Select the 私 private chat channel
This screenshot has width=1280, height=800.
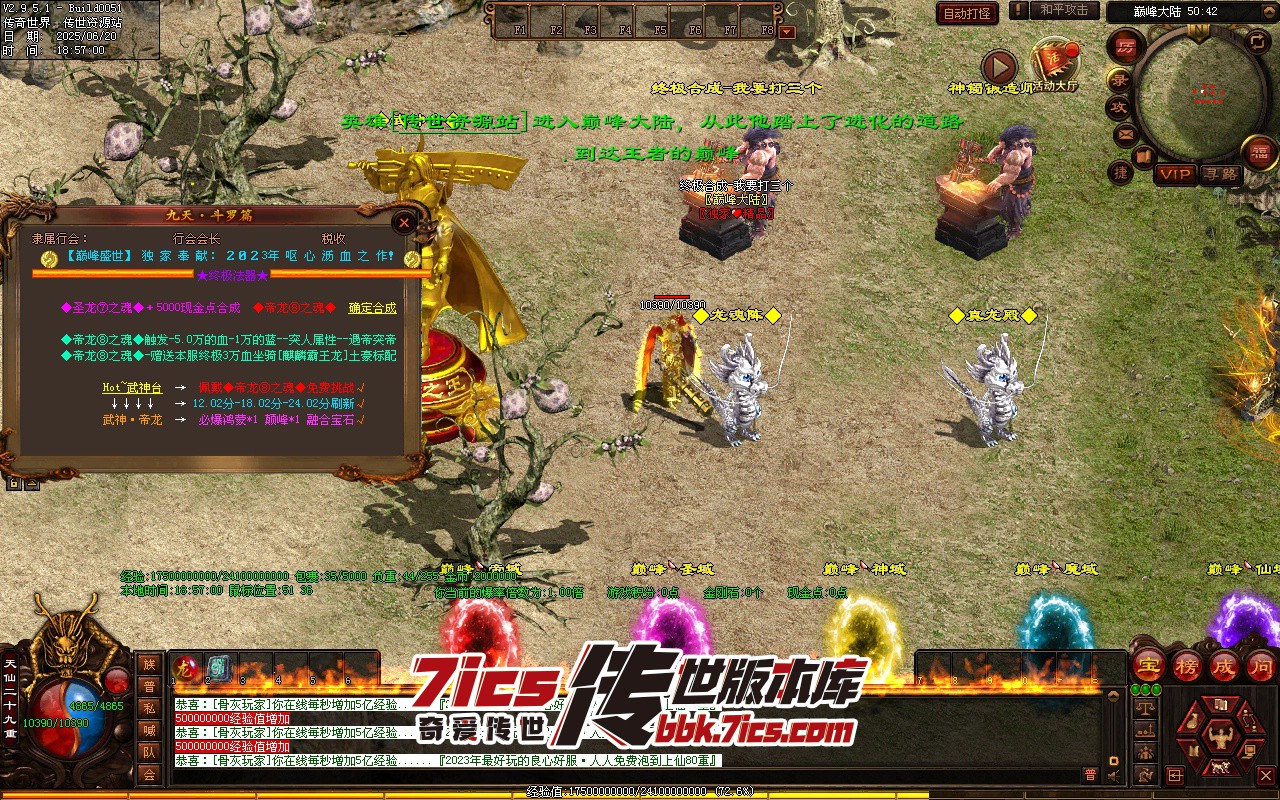coord(149,708)
